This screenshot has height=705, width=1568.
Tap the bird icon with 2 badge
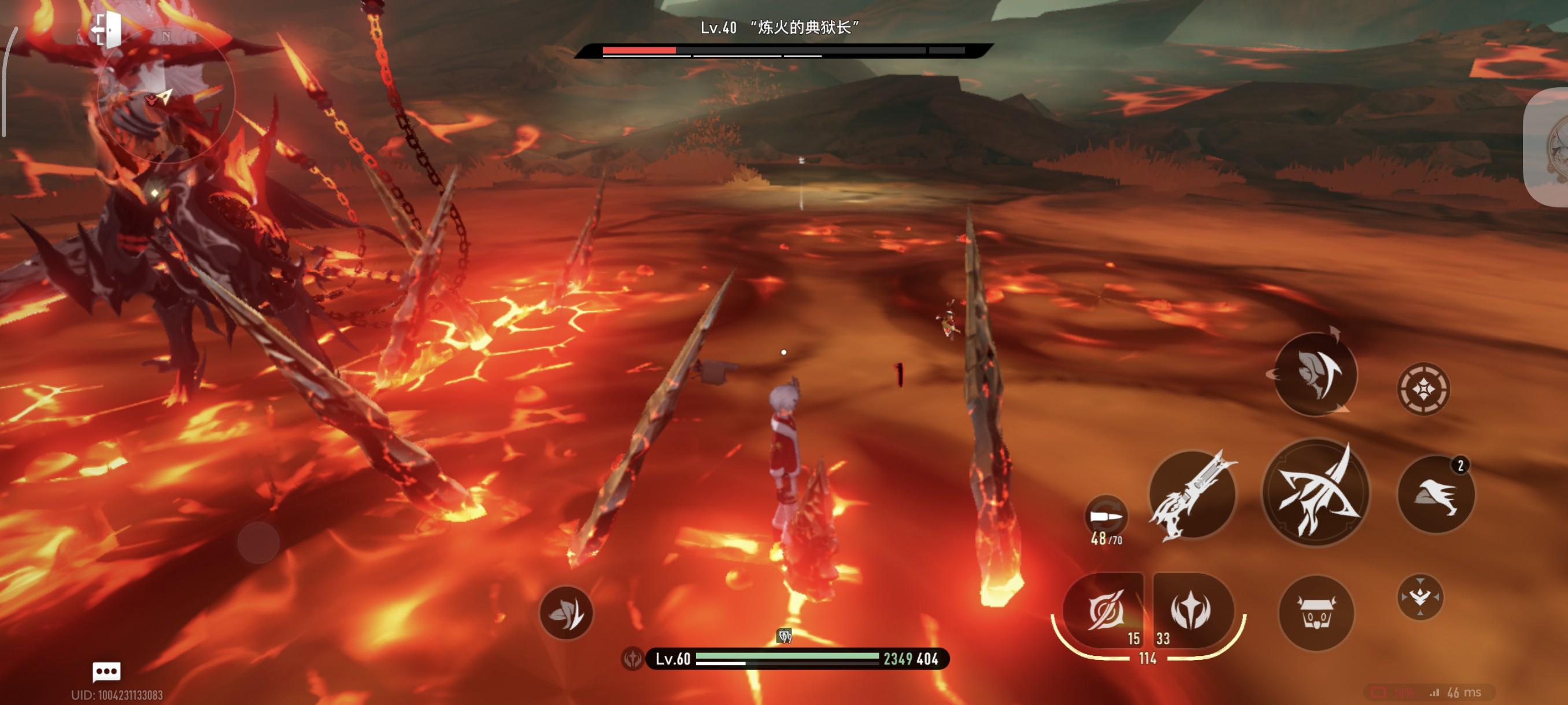click(x=1436, y=495)
